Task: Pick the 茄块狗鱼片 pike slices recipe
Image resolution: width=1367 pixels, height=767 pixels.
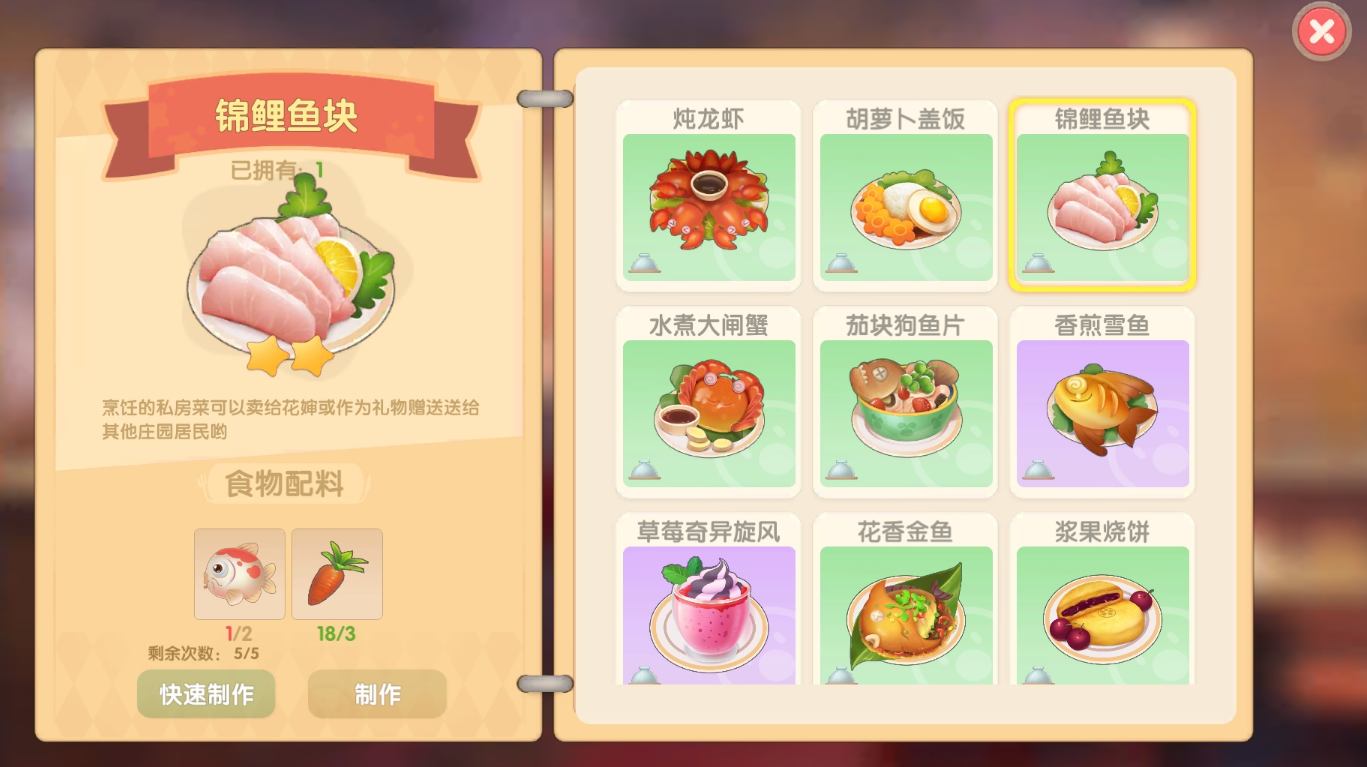Action: (x=905, y=403)
